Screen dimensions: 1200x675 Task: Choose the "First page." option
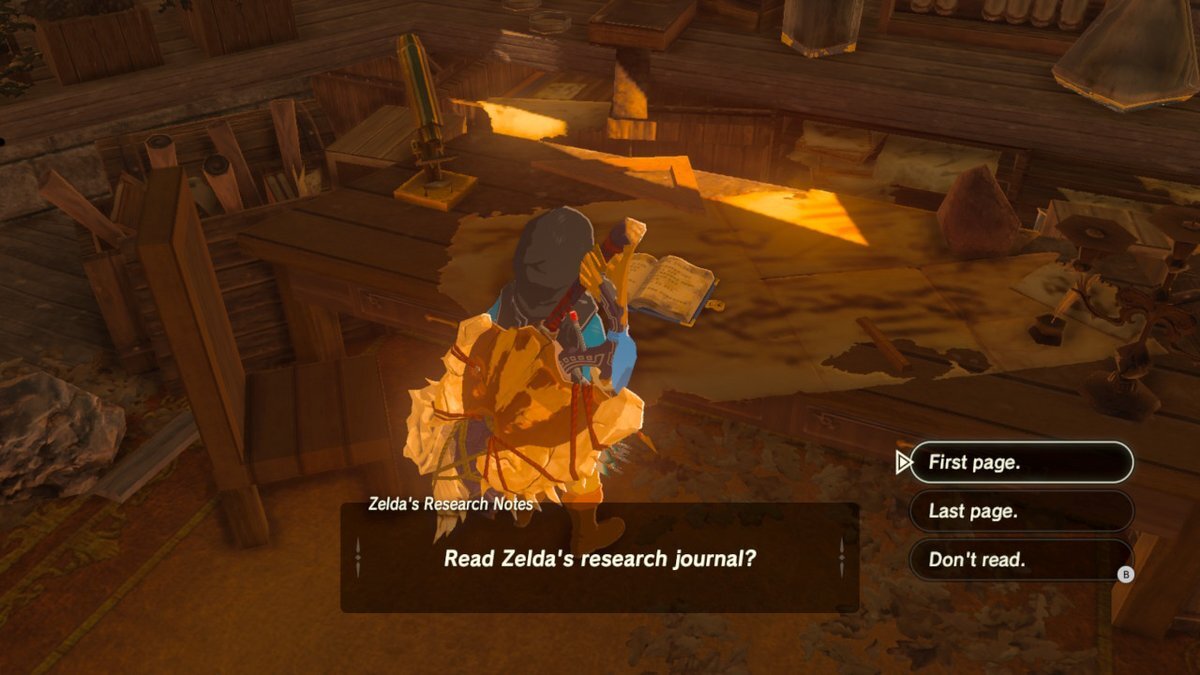point(1020,462)
